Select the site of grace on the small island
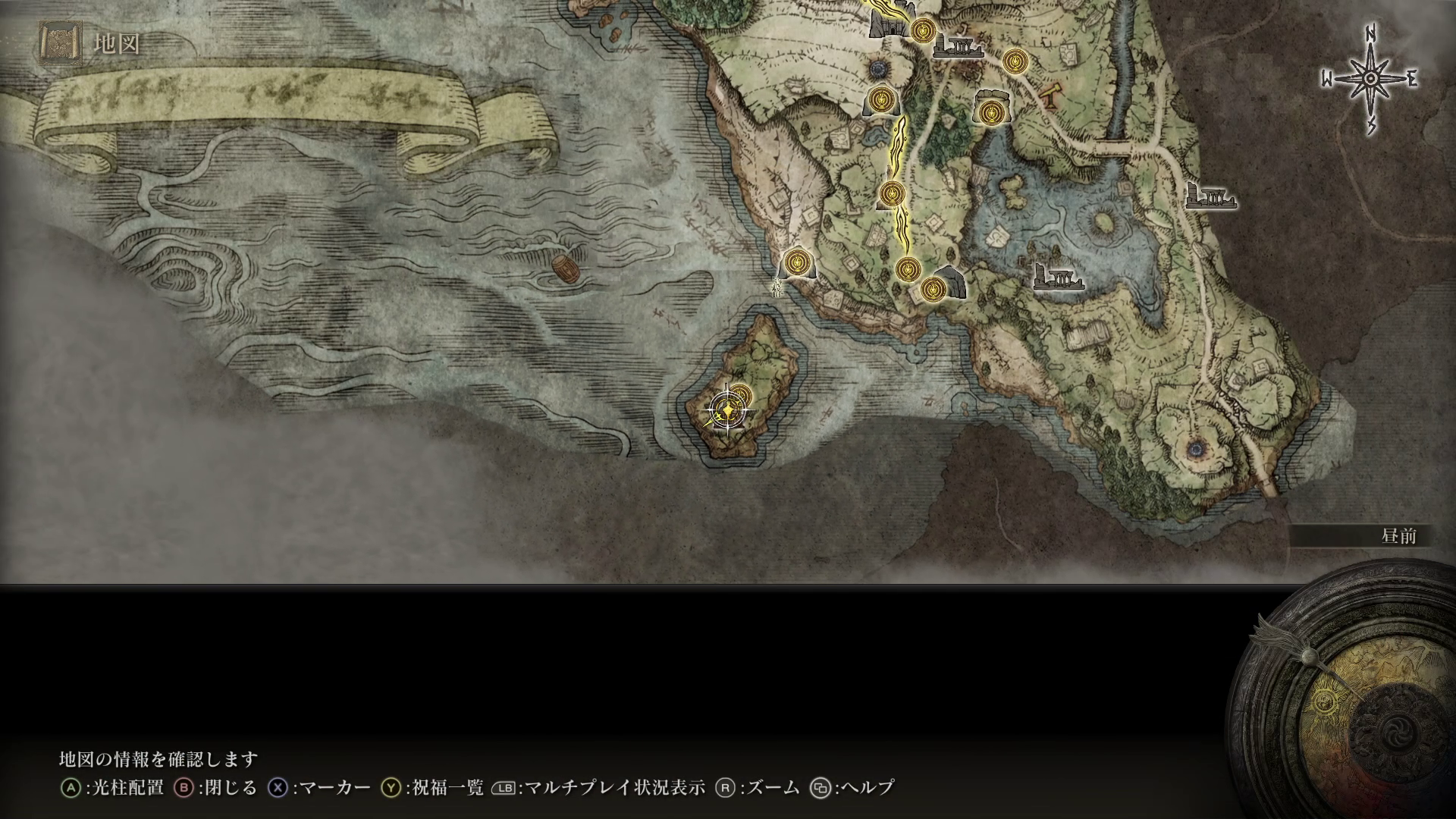1456x819 pixels. [x=740, y=396]
